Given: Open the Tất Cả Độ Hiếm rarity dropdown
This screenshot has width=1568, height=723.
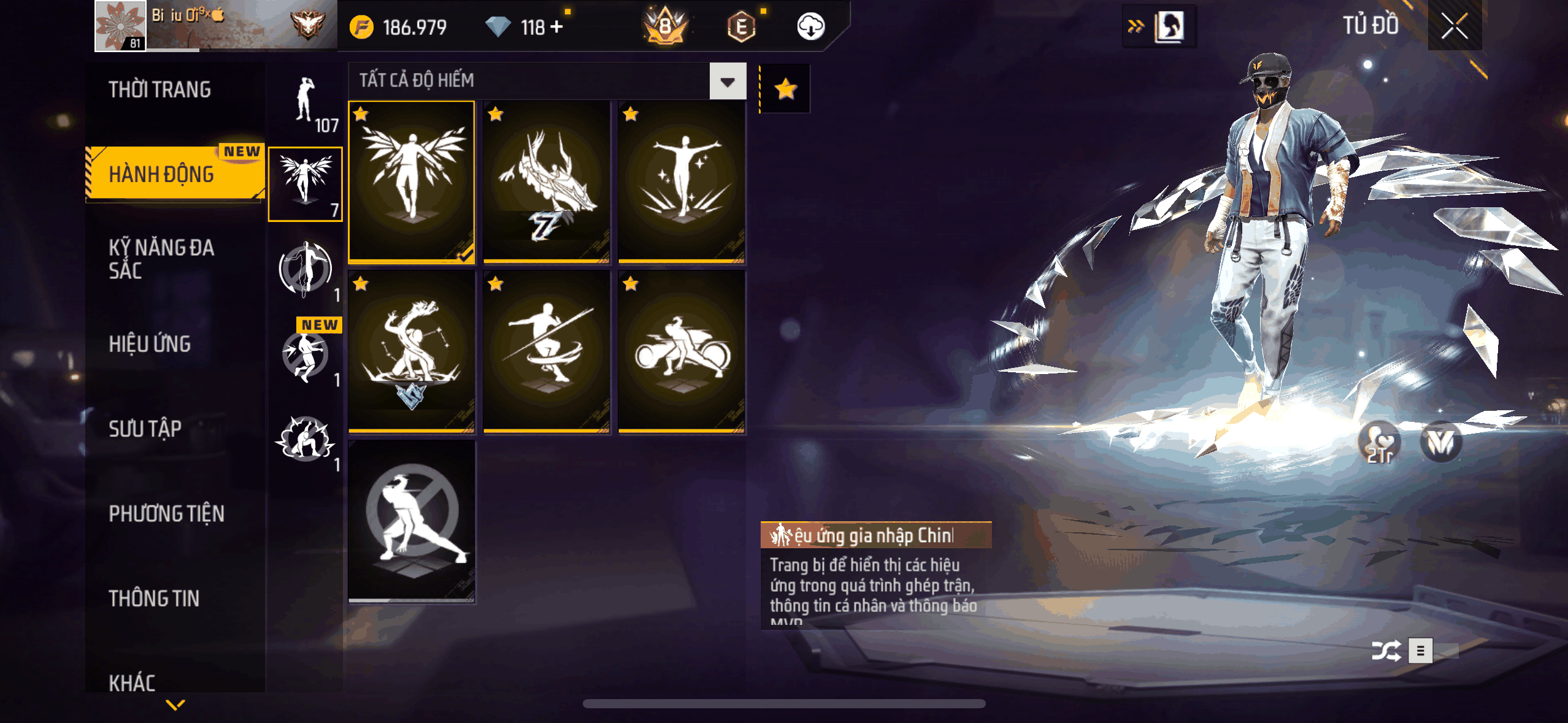Looking at the screenshot, I should 728,81.
